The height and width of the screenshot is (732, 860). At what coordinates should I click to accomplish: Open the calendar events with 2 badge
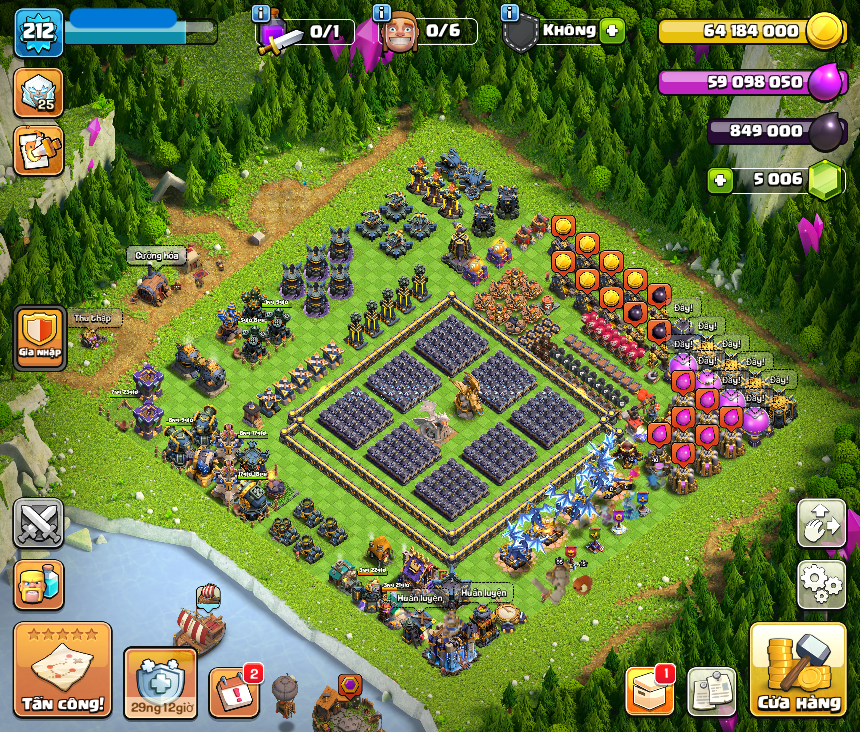234,691
